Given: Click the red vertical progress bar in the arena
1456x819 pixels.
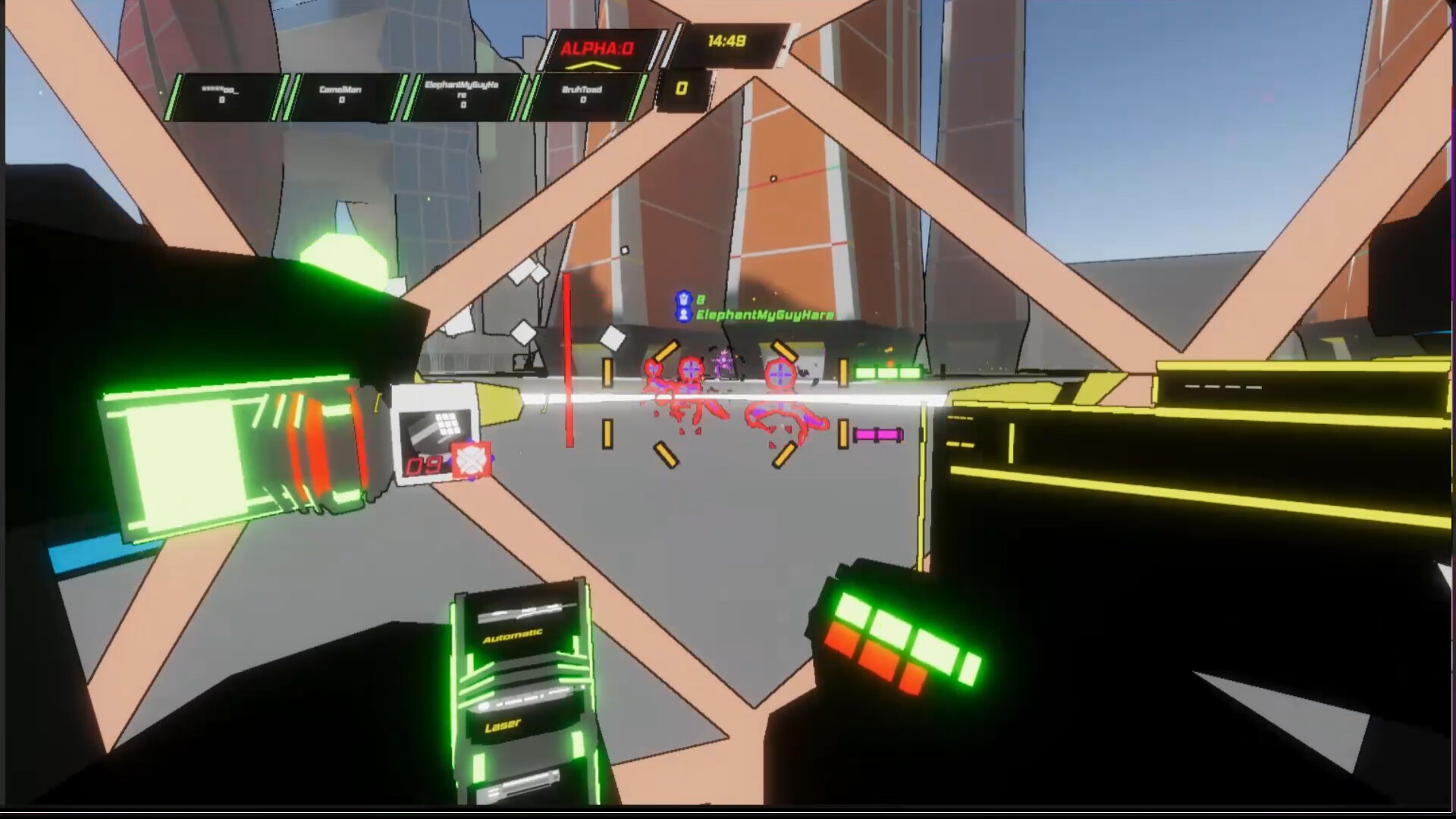Looking at the screenshot, I should 568,356.
